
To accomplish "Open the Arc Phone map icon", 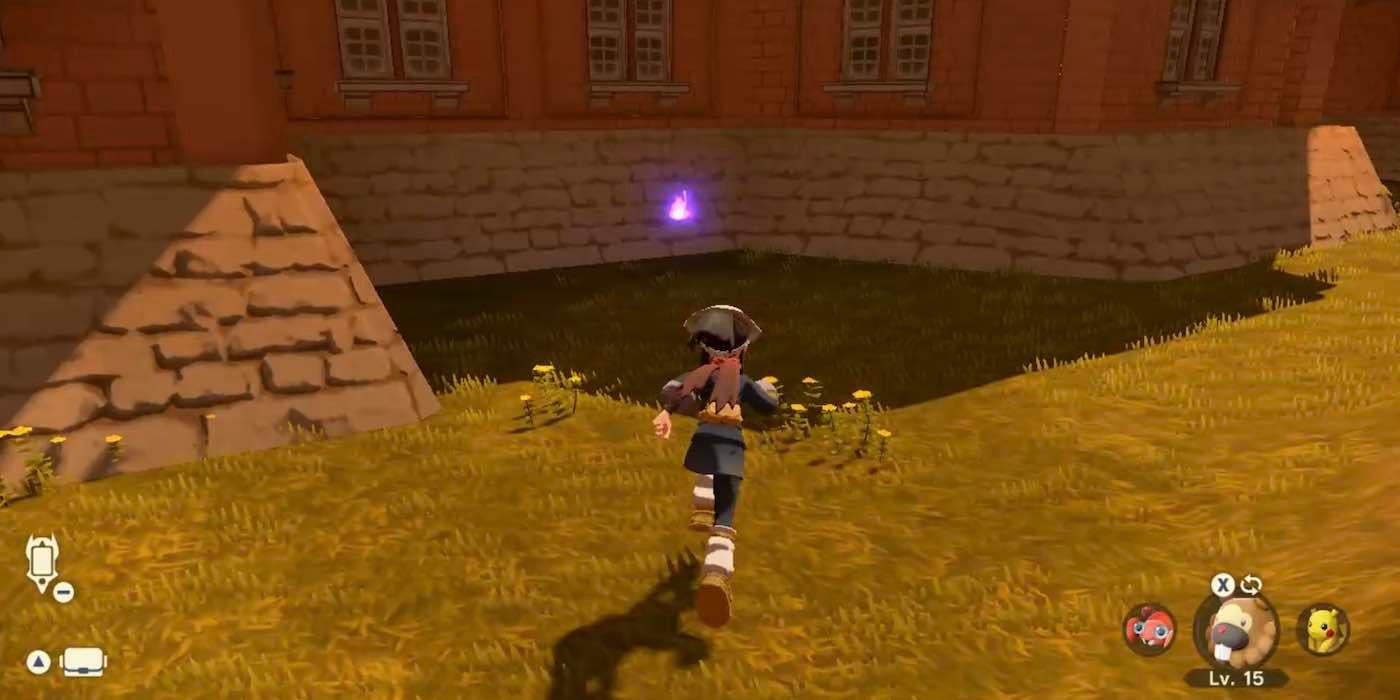I will pos(42,563).
